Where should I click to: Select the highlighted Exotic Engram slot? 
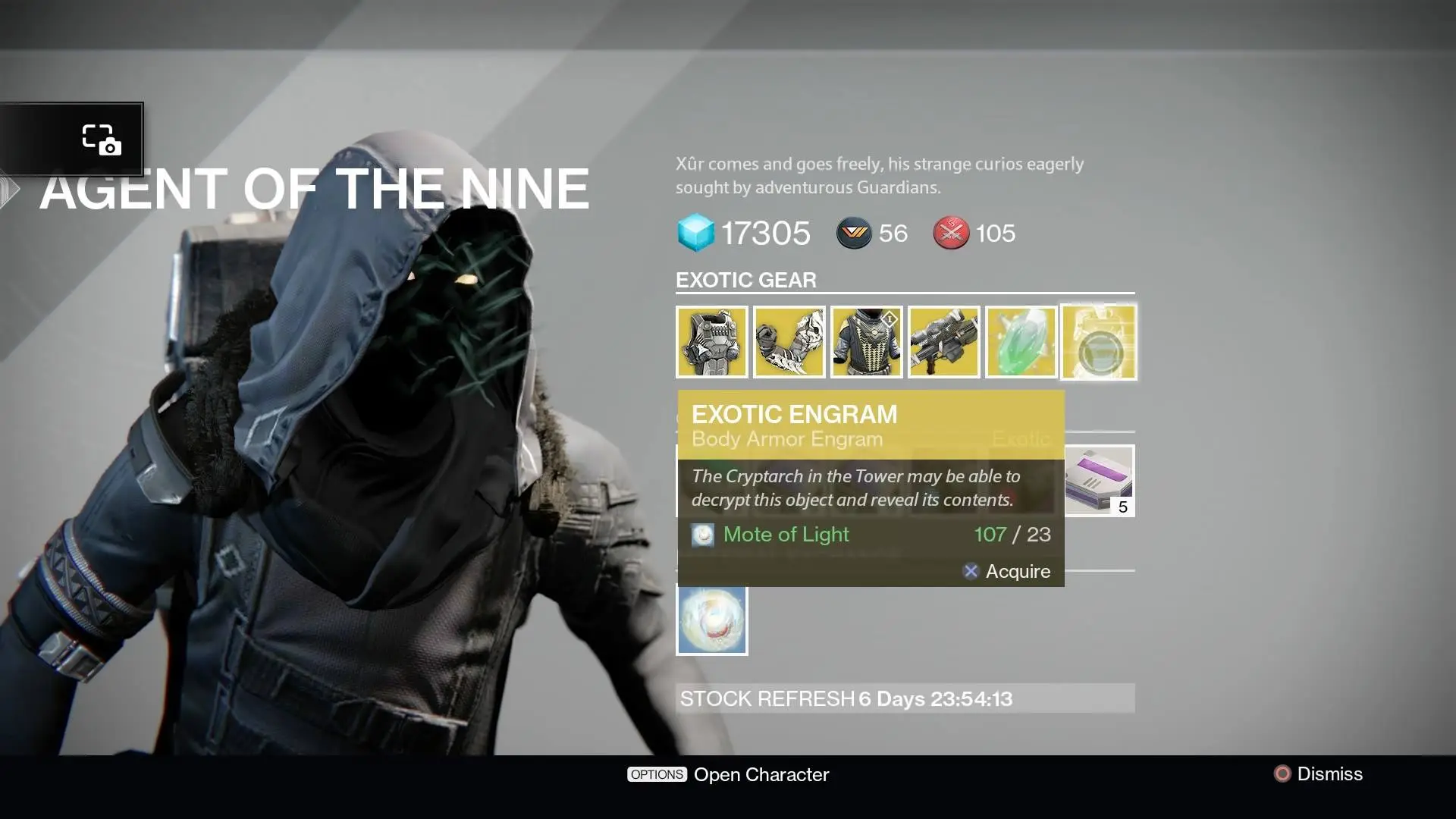pos(1099,342)
